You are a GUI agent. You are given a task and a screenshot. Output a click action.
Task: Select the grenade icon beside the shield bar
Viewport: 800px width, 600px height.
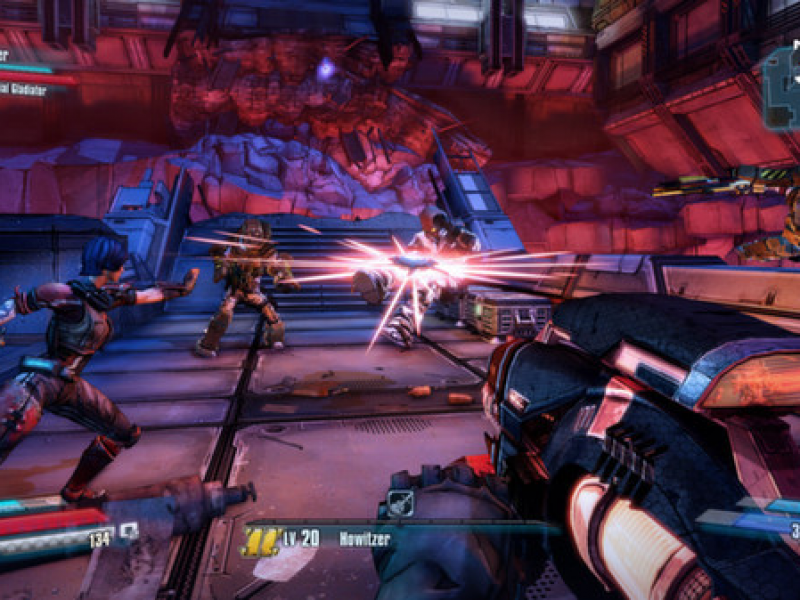click(128, 532)
